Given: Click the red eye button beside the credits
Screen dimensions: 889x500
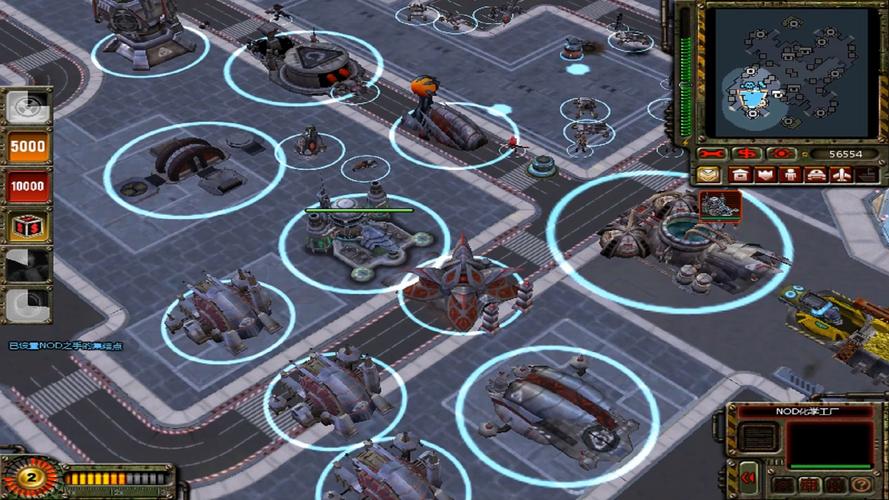Looking at the screenshot, I should tap(780, 154).
